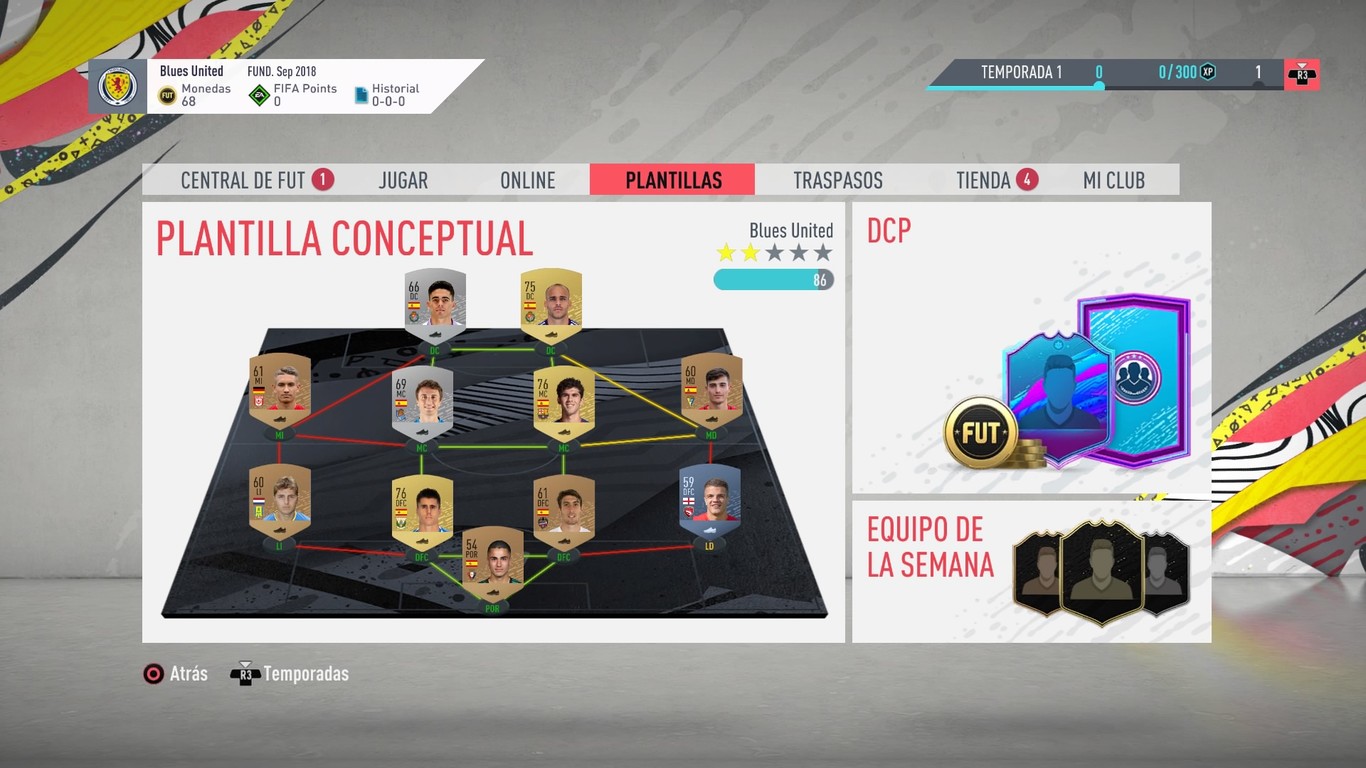Select the Monedas coin icon

[167, 93]
